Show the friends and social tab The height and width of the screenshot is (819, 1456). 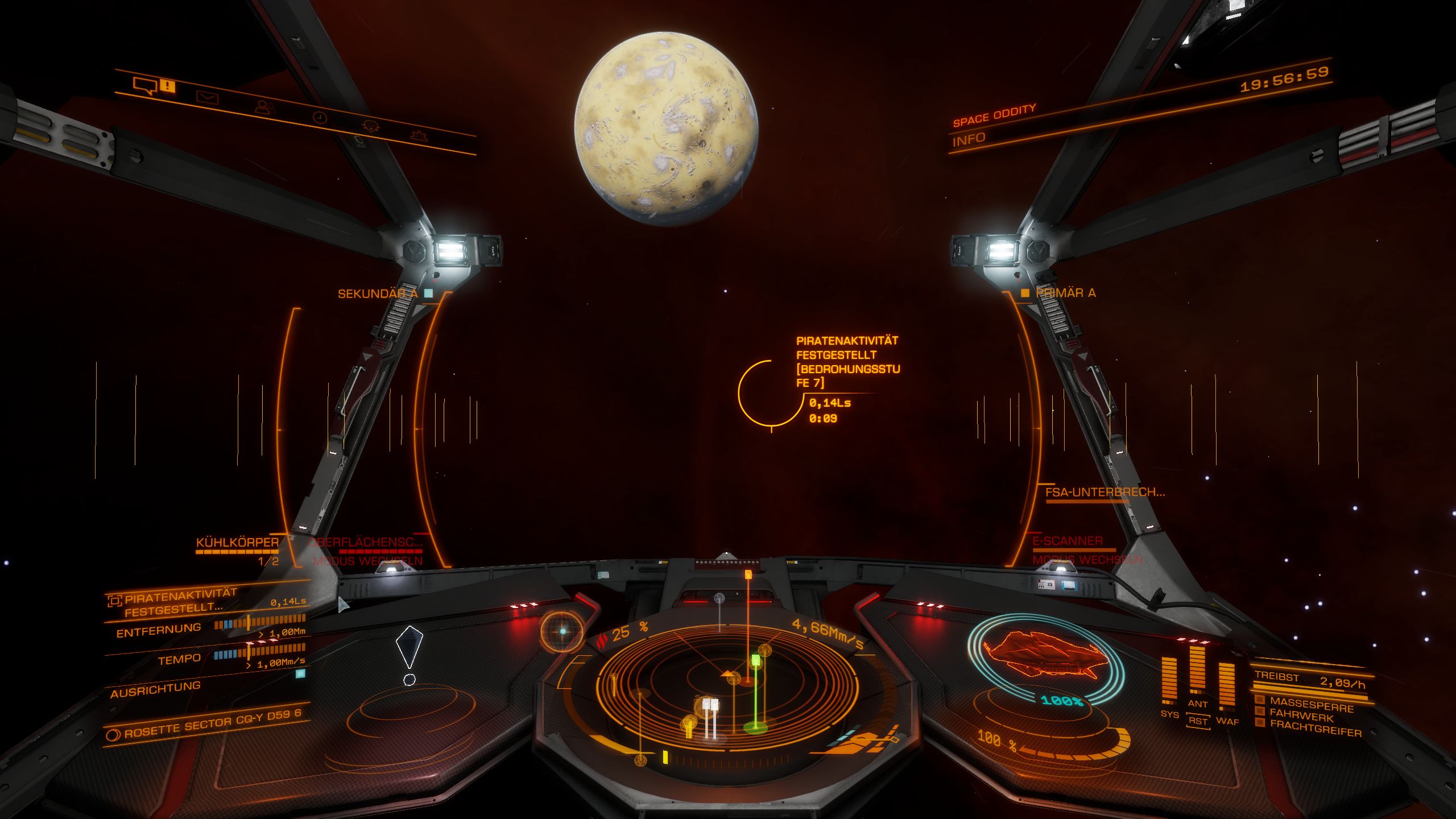(264, 107)
